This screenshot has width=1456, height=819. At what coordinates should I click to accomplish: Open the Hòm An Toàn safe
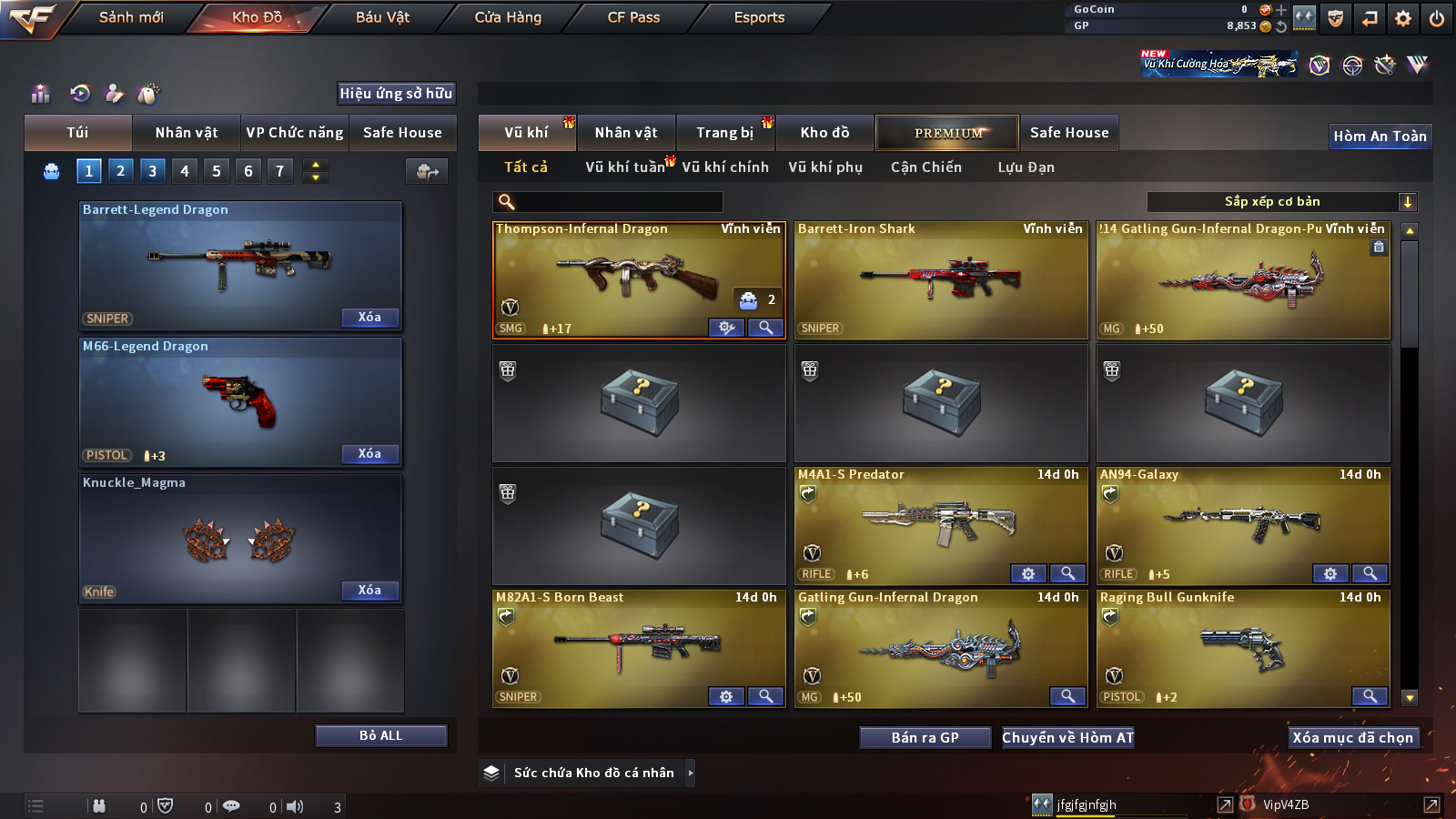tap(1380, 136)
